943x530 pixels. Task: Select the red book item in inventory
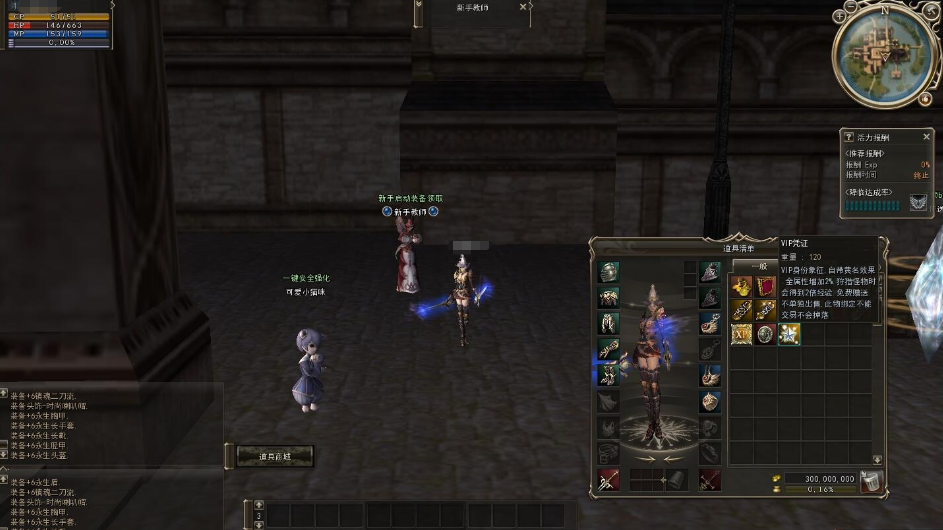765,287
